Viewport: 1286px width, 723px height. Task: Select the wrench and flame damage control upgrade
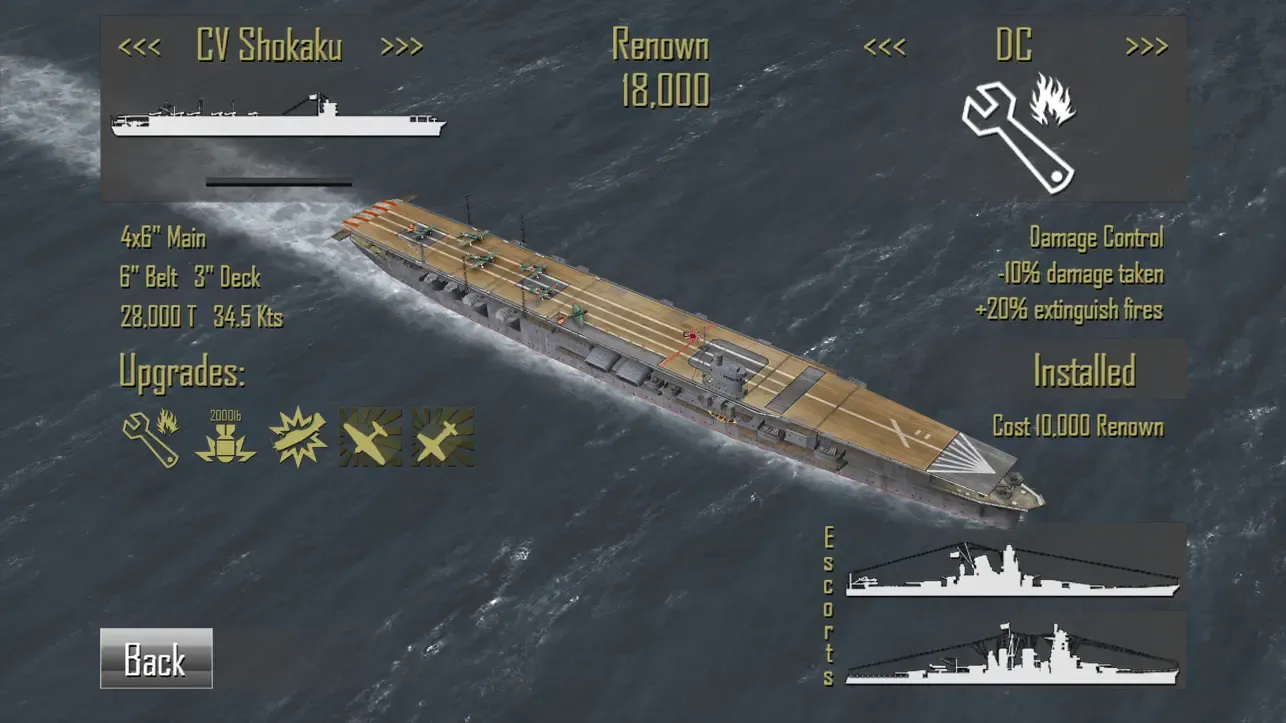point(151,437)
